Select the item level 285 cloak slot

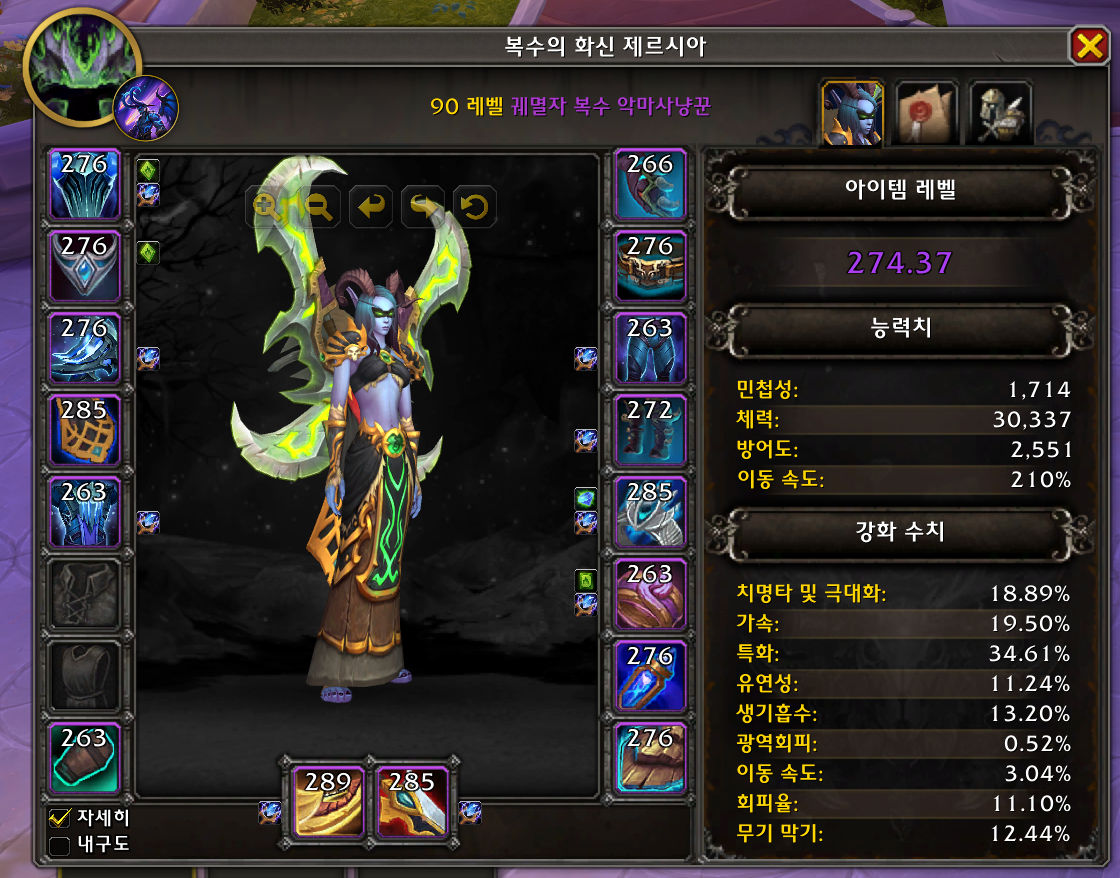click(85, 430)
